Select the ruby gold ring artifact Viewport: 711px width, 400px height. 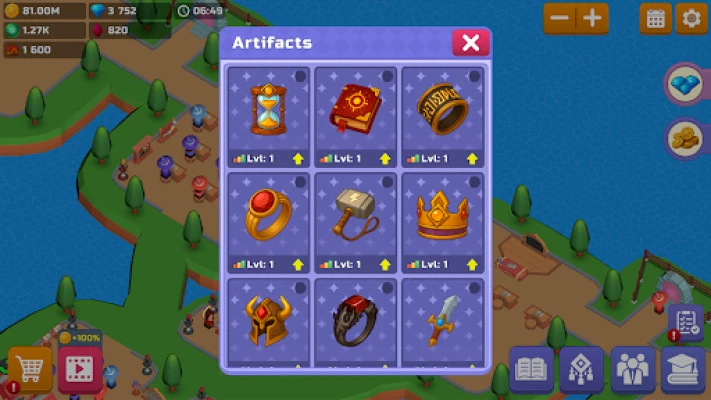click(268, 217)
